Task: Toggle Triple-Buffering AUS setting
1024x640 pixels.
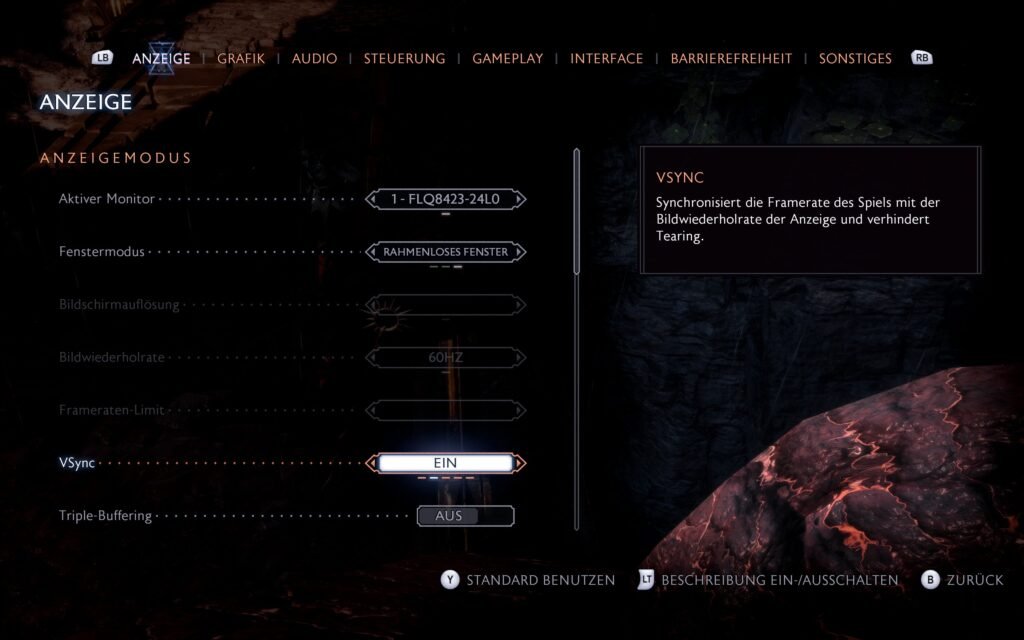Action: coord(465,516)
